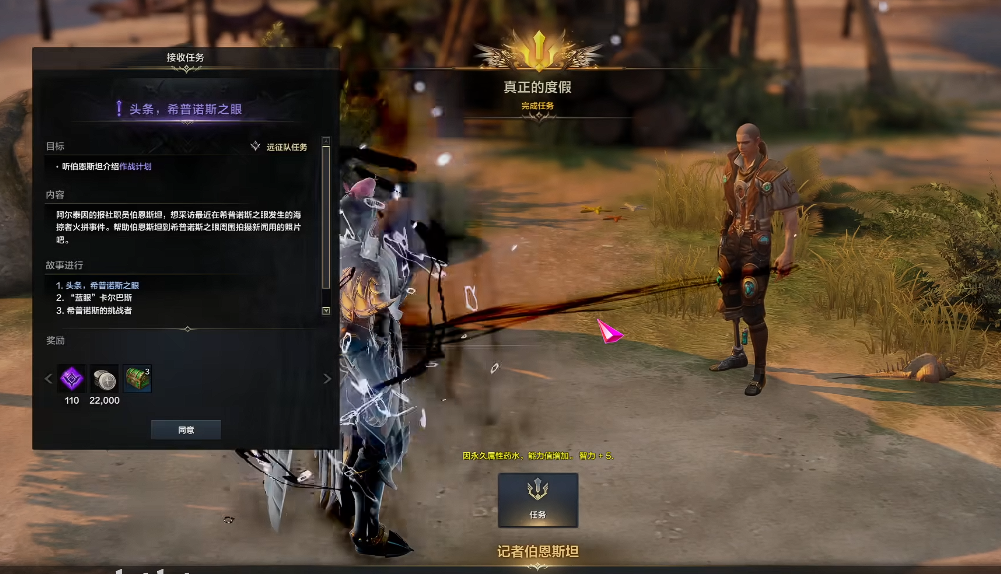Image resolution: width=1001 pixels, height=574 pixels.
Task: Select the green treasure chest reward
Action: [137, 378]
